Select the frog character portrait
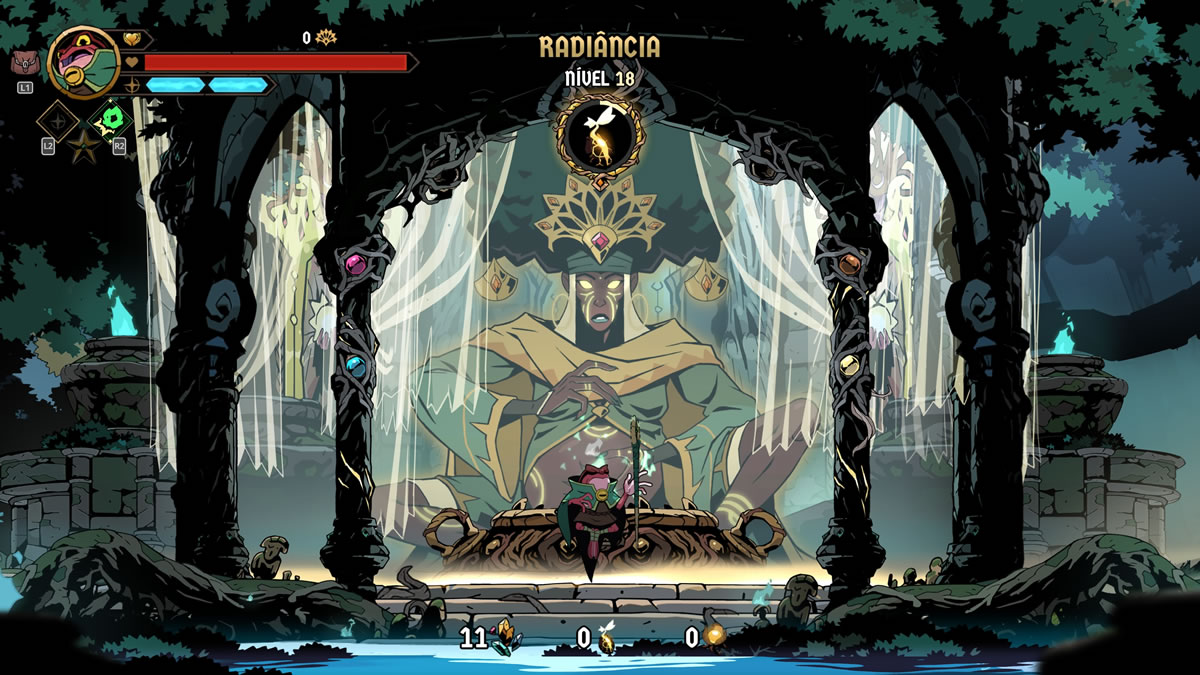The image size is (1200, 675). [82, 62]
